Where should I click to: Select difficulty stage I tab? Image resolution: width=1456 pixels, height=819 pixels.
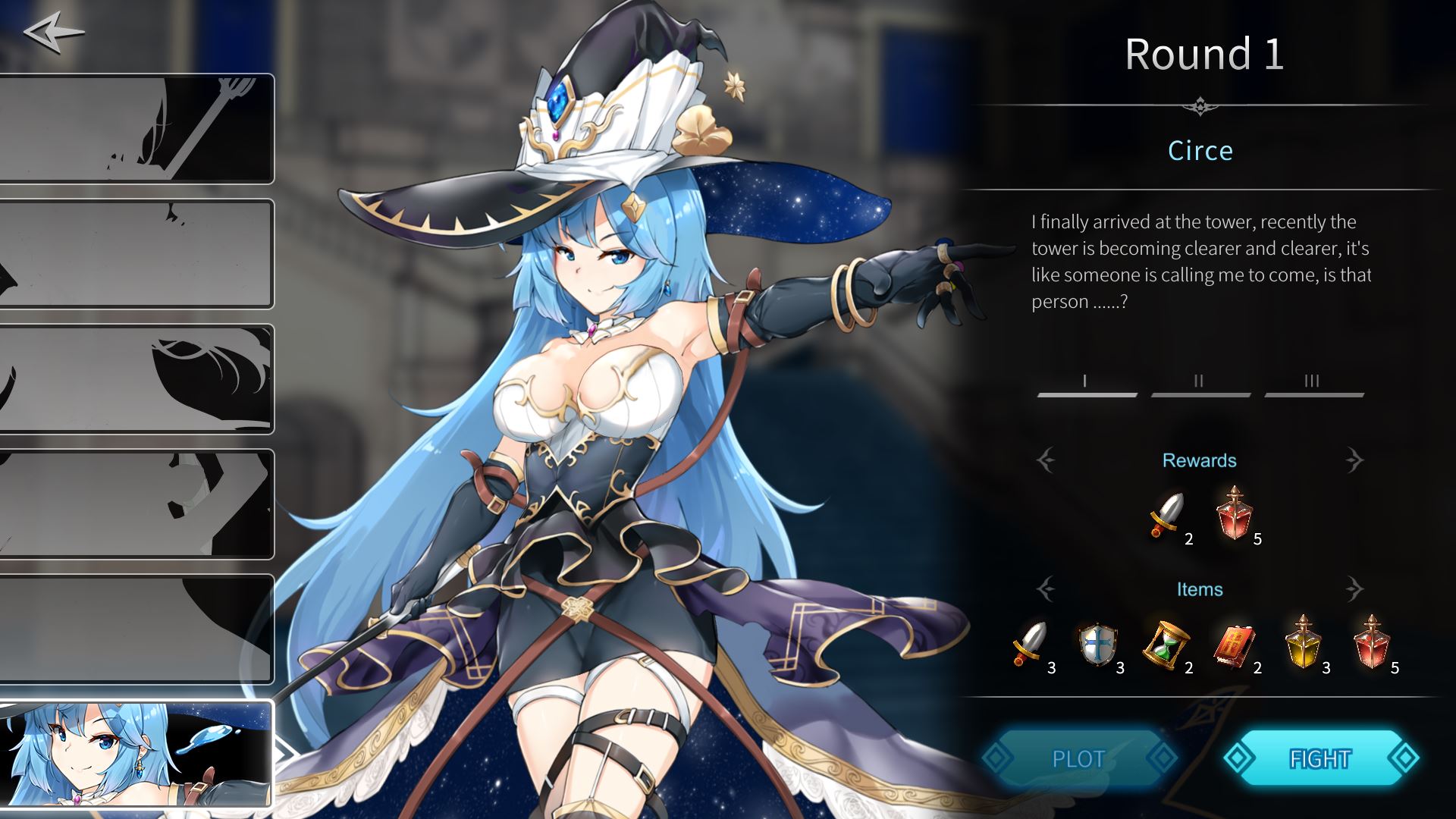coord(1086,384)
